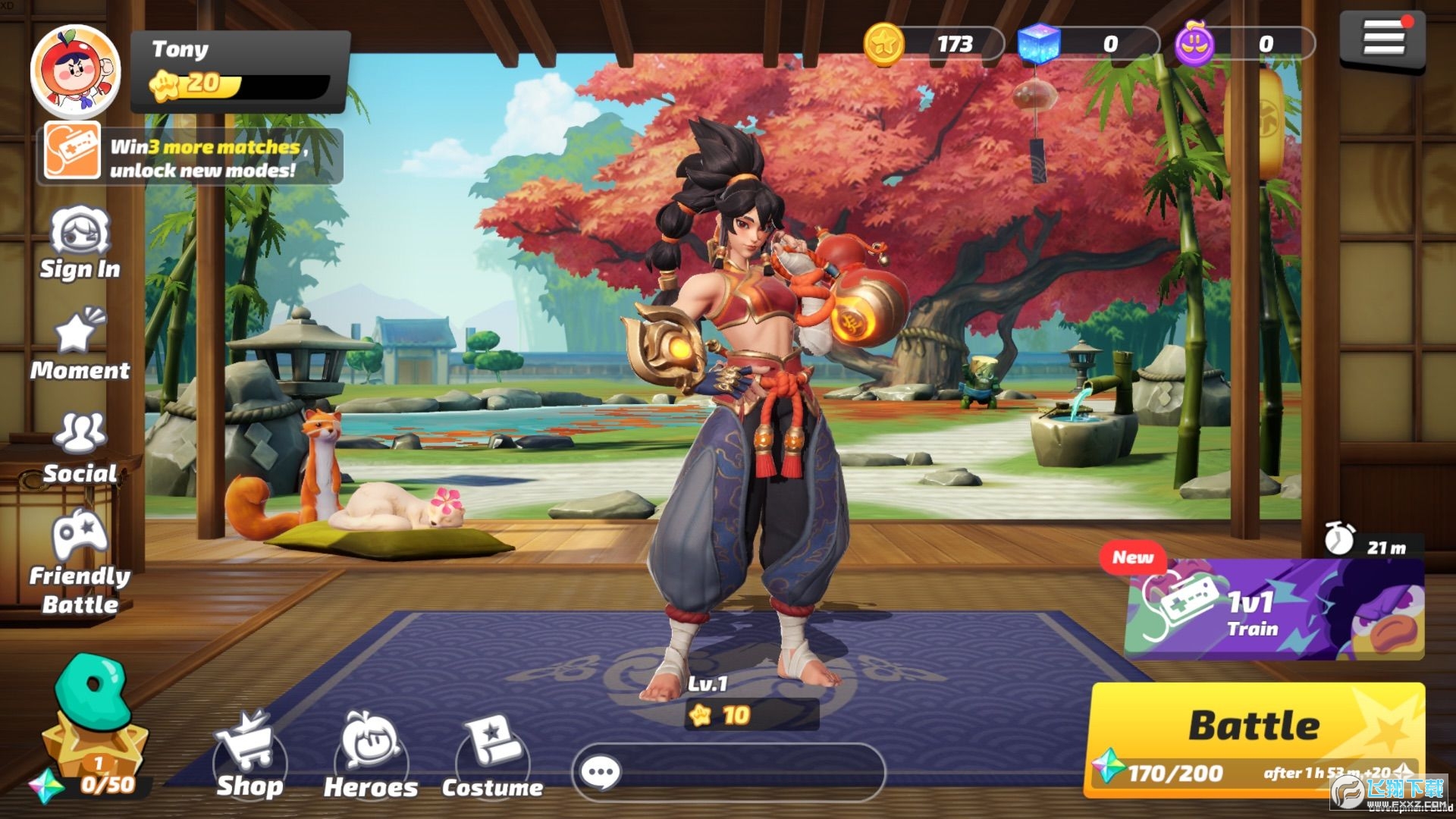Tap the blue cube currency counter

[x=1088, y=44]
